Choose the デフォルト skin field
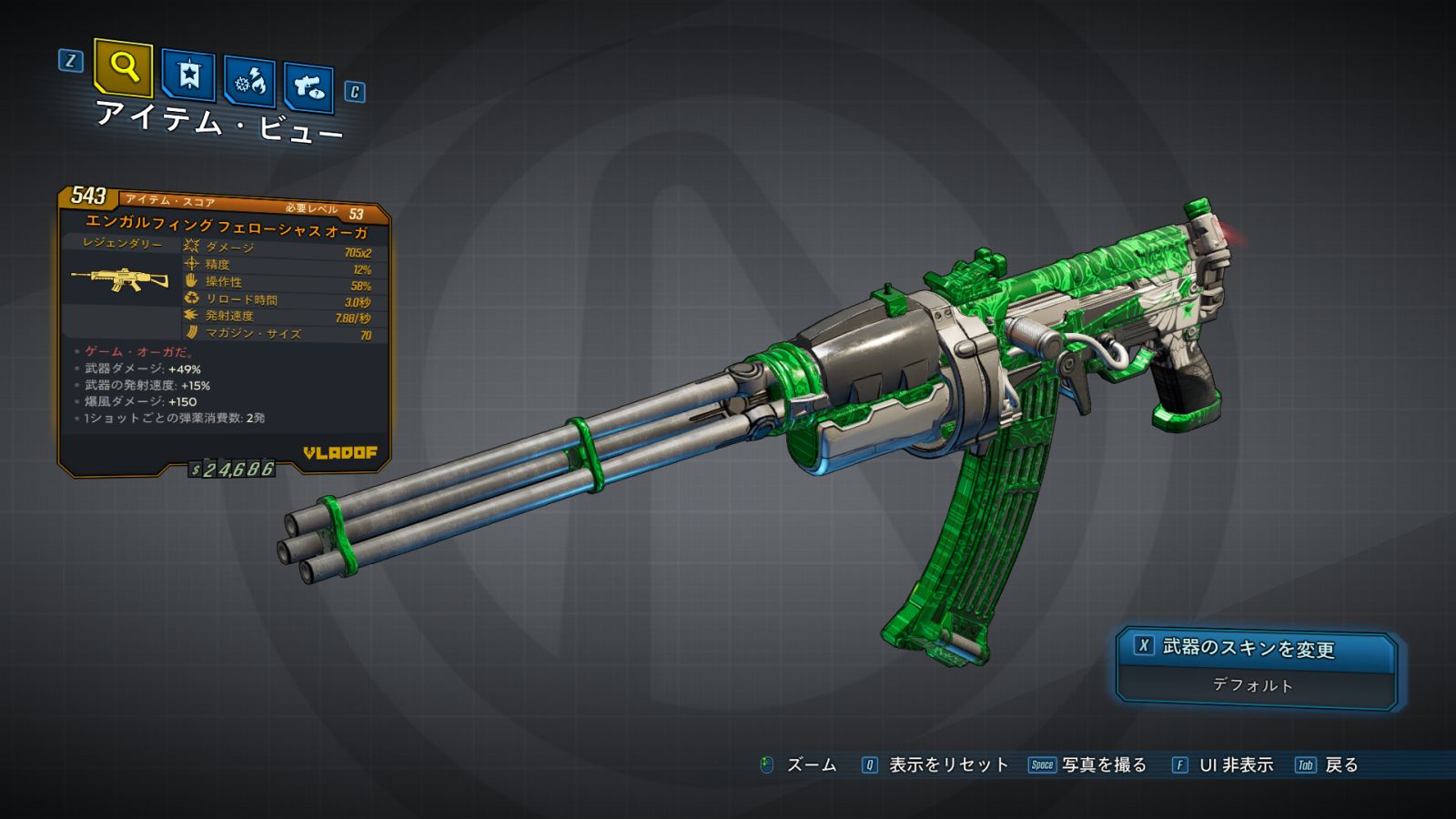This screenshot has width=1456, height=819. point(1253,685)
